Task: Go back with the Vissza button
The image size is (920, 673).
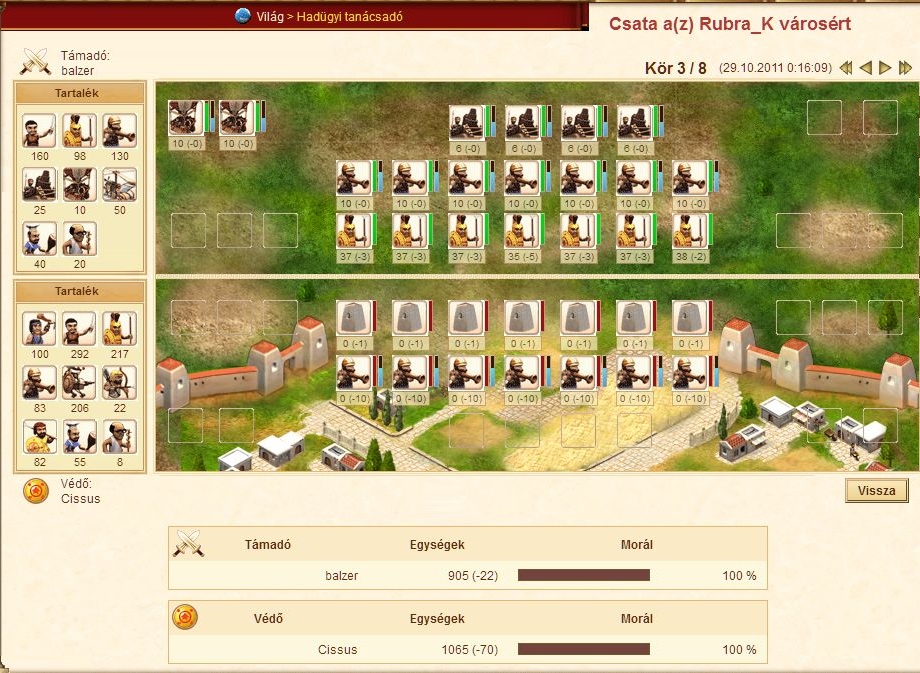Action: tap(877, 491)
